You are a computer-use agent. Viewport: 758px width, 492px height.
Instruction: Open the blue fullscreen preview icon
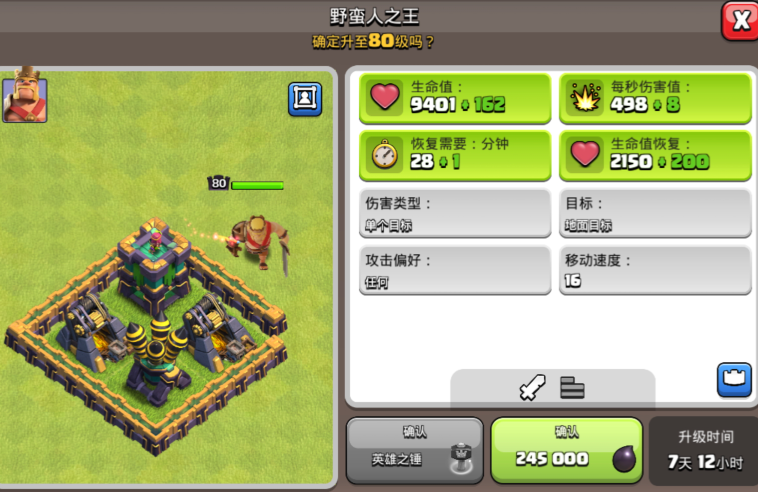(305, 98)
